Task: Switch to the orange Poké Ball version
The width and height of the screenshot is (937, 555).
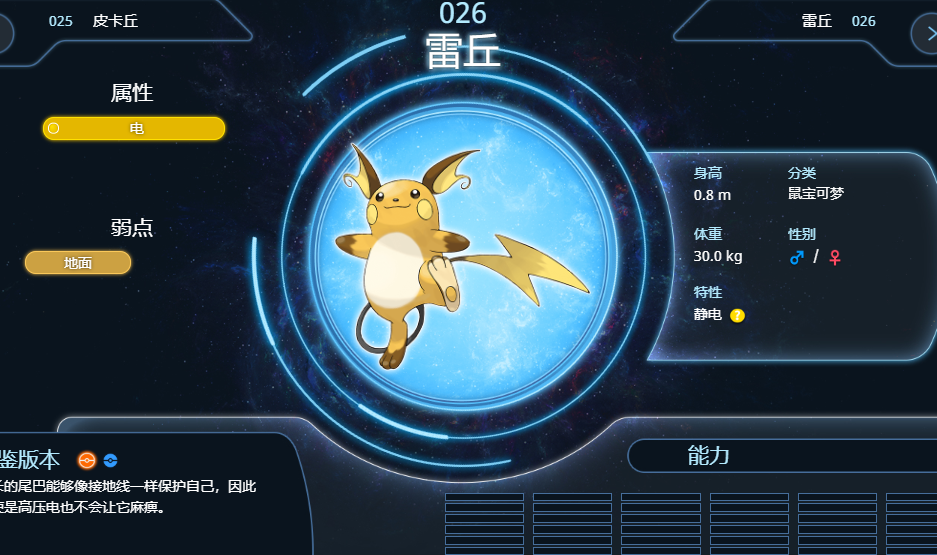Action: pos(87,460)
